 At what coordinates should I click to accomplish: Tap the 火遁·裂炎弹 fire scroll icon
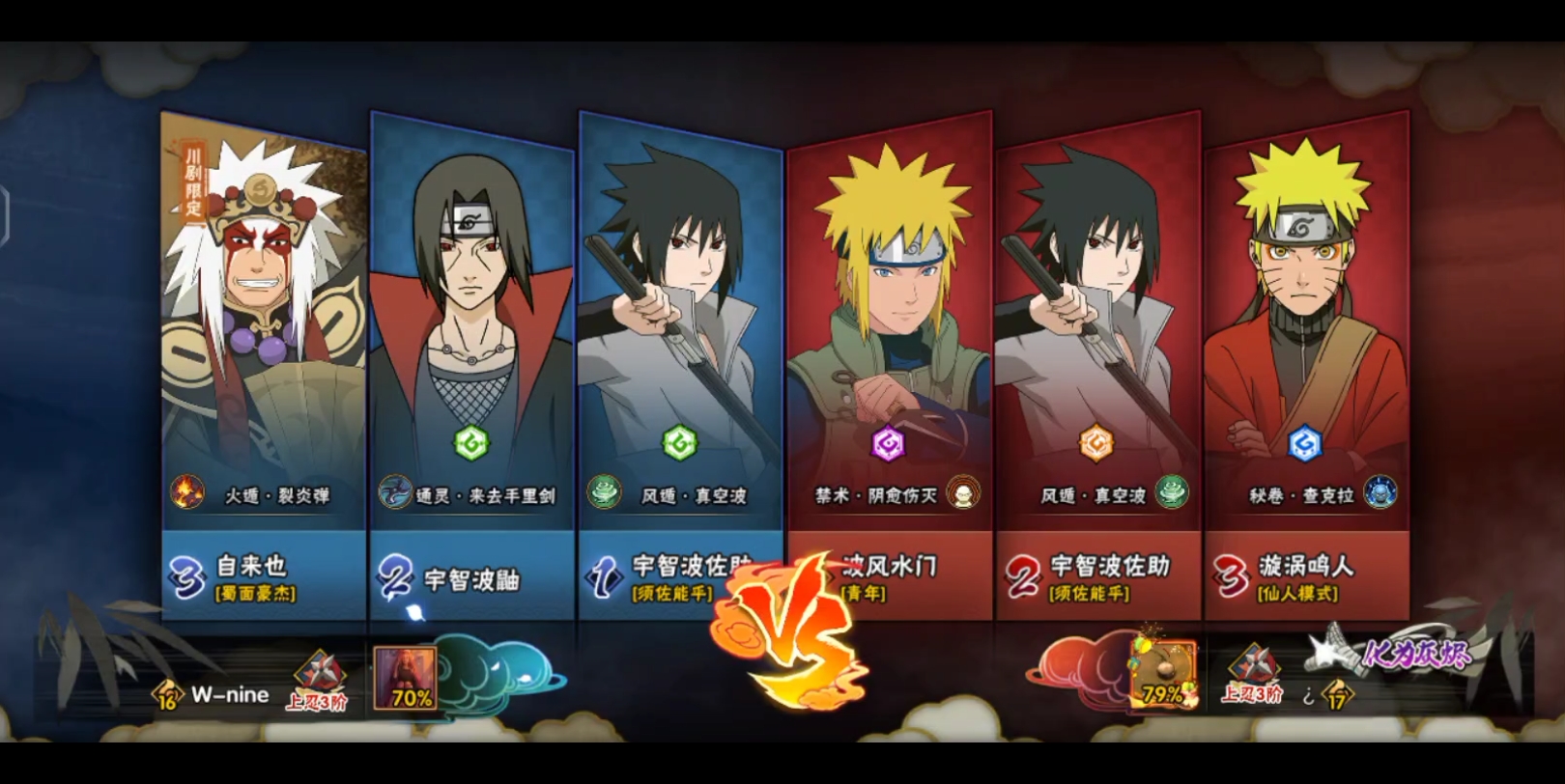187,492
